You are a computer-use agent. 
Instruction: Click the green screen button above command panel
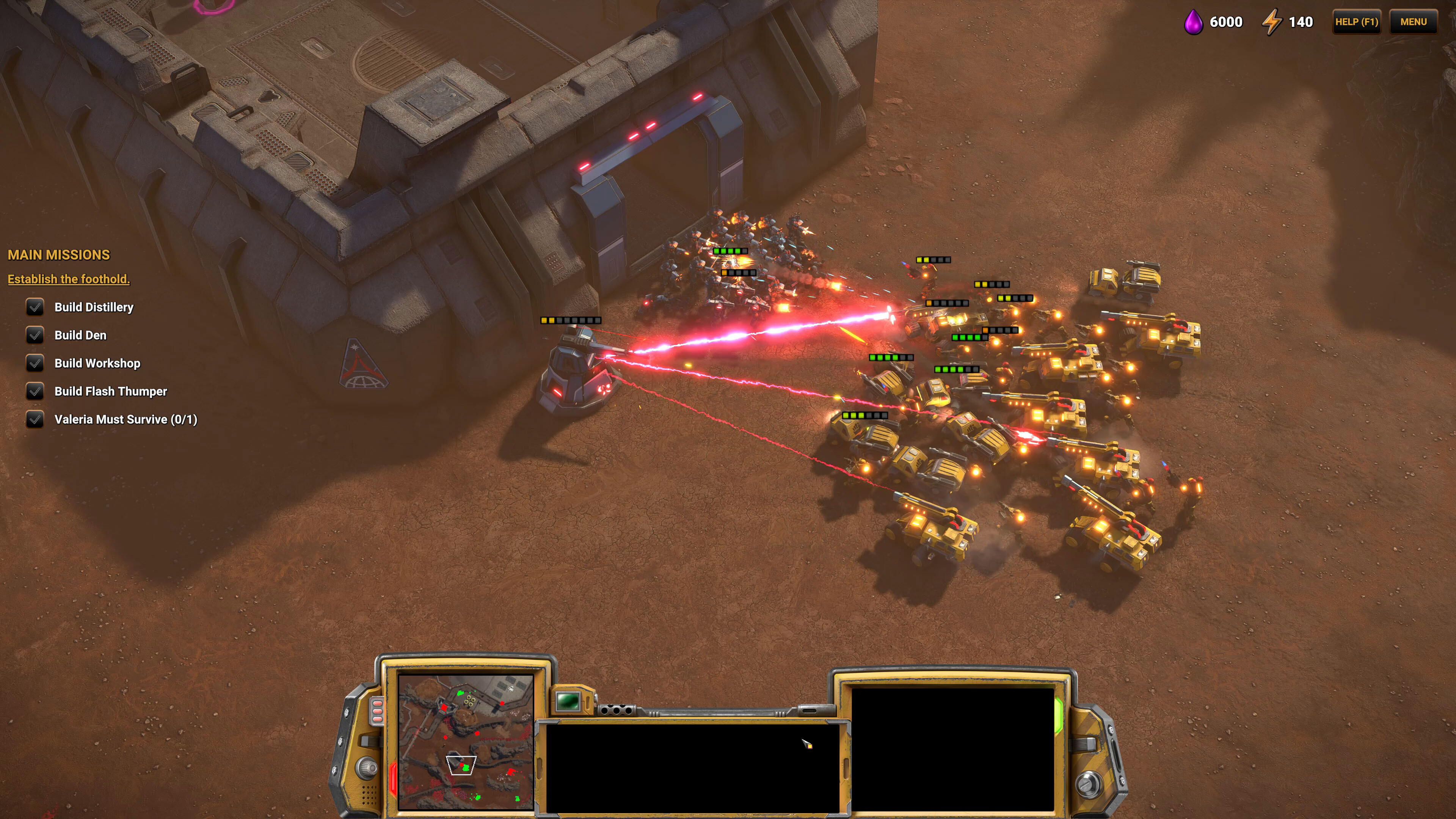pyautogui.click(x=568, y=701)
